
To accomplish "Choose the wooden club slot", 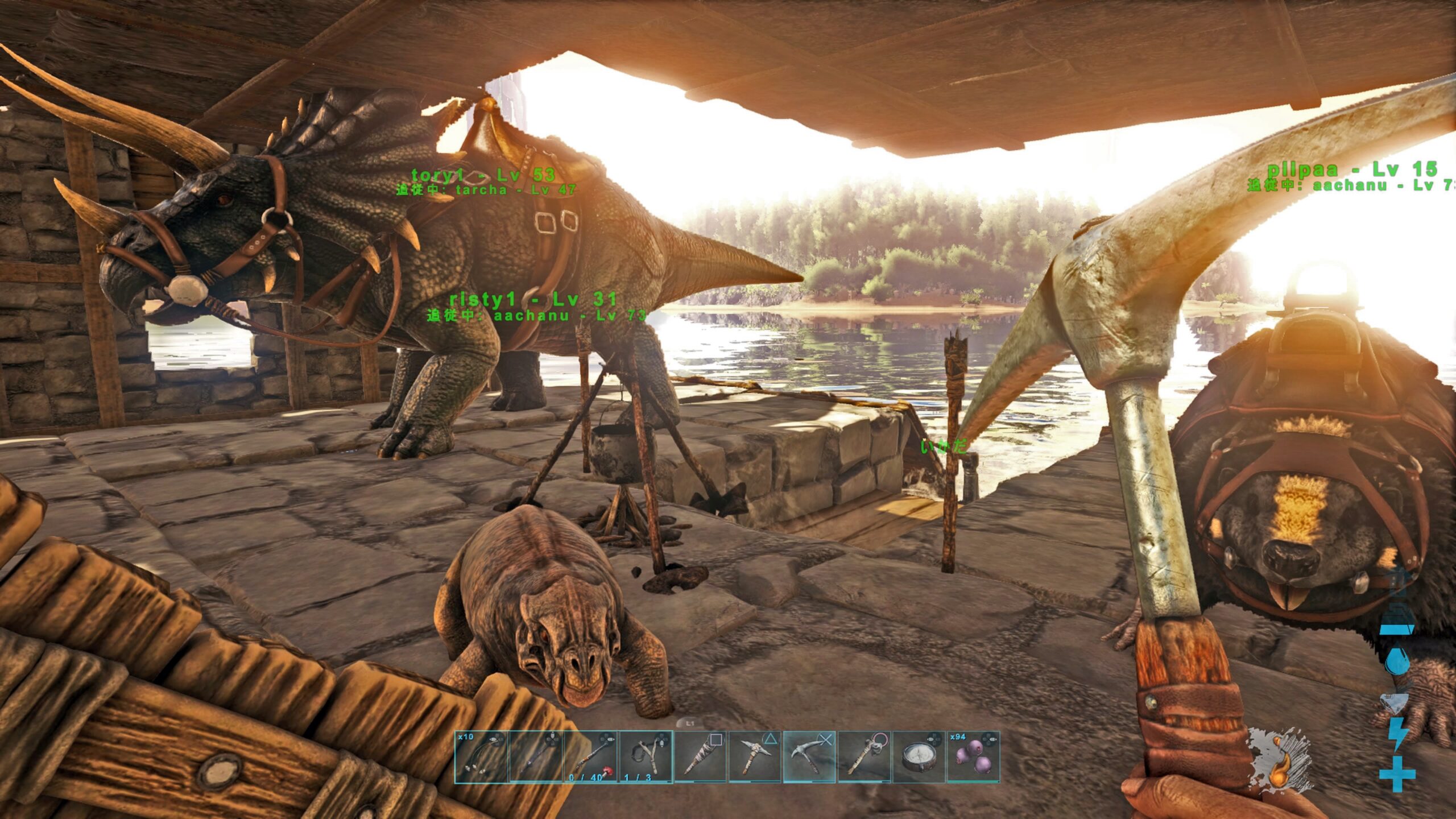I will (700, 757).
